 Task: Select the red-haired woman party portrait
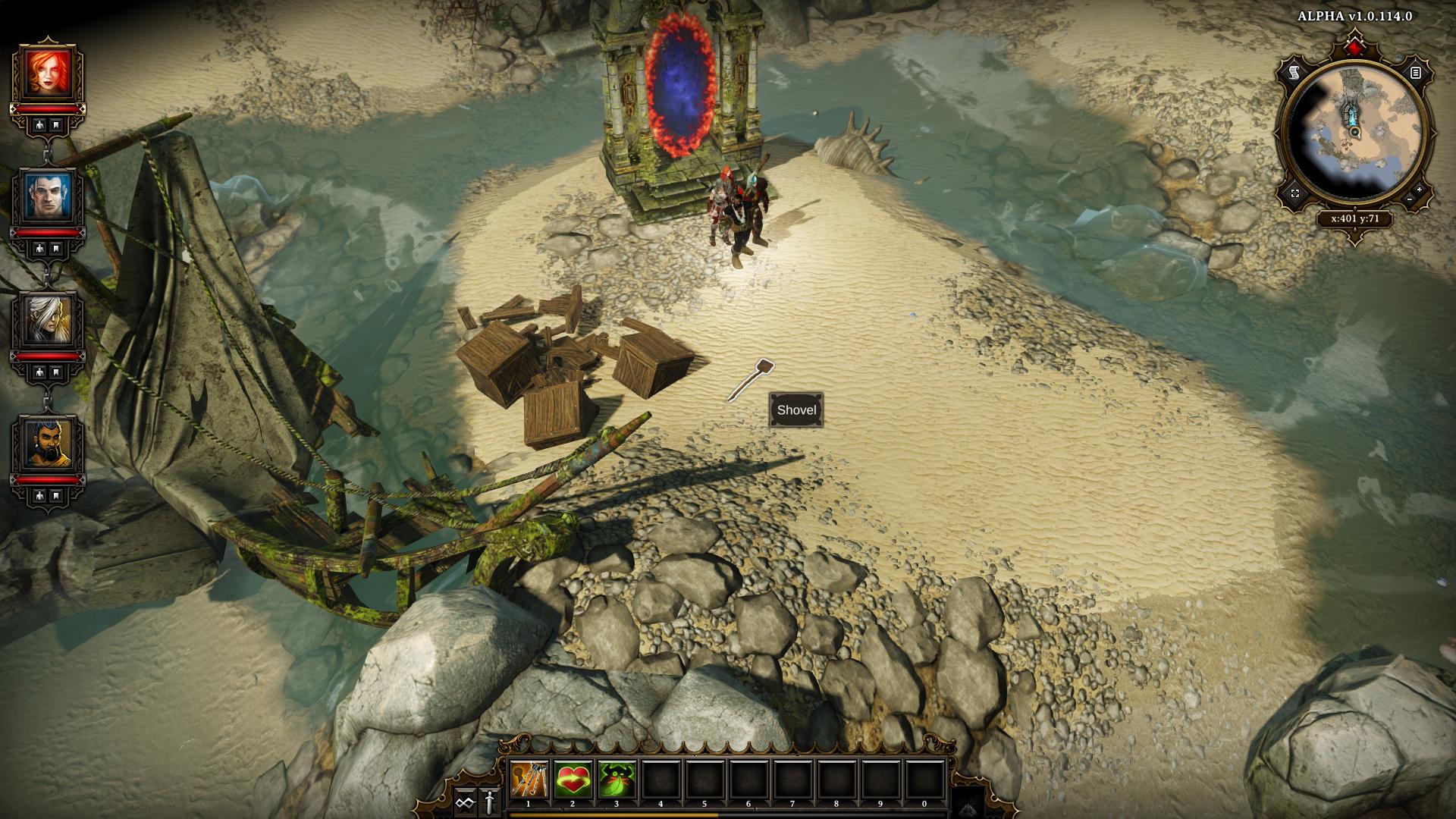click(47, 72)
